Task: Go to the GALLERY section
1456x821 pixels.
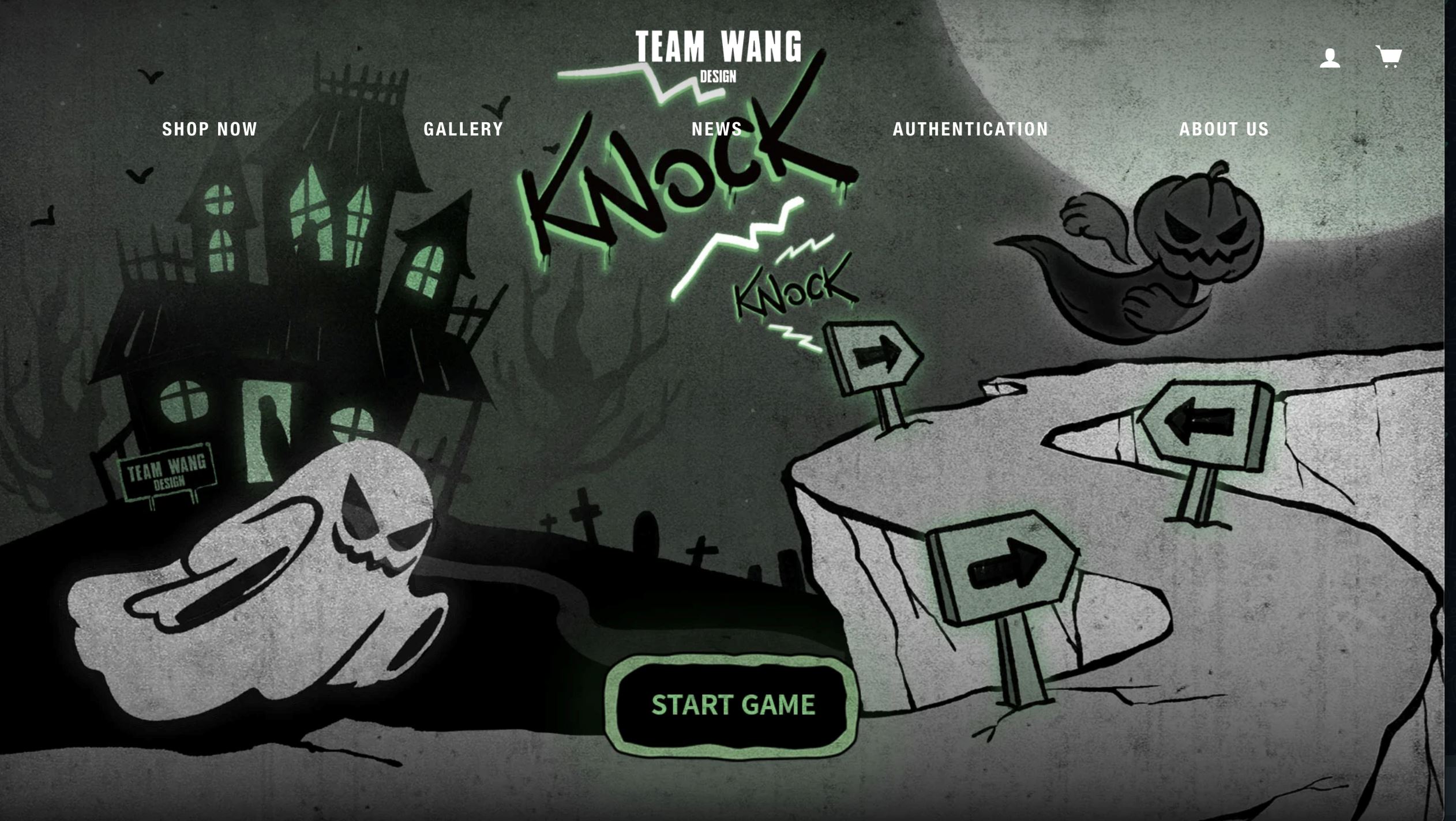Action: [x=463, y=129]
